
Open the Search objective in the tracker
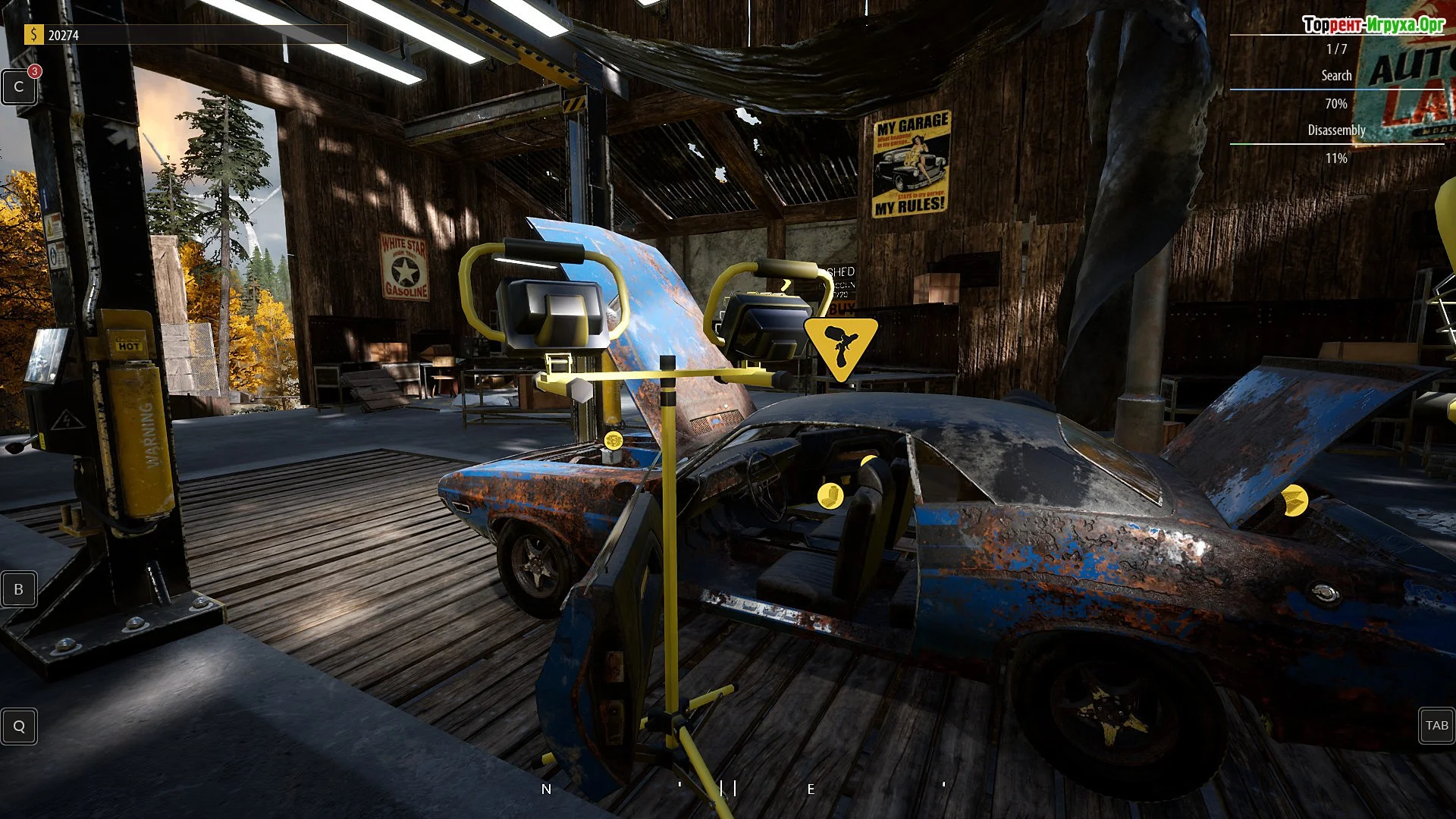click(x=1336, y=76)
